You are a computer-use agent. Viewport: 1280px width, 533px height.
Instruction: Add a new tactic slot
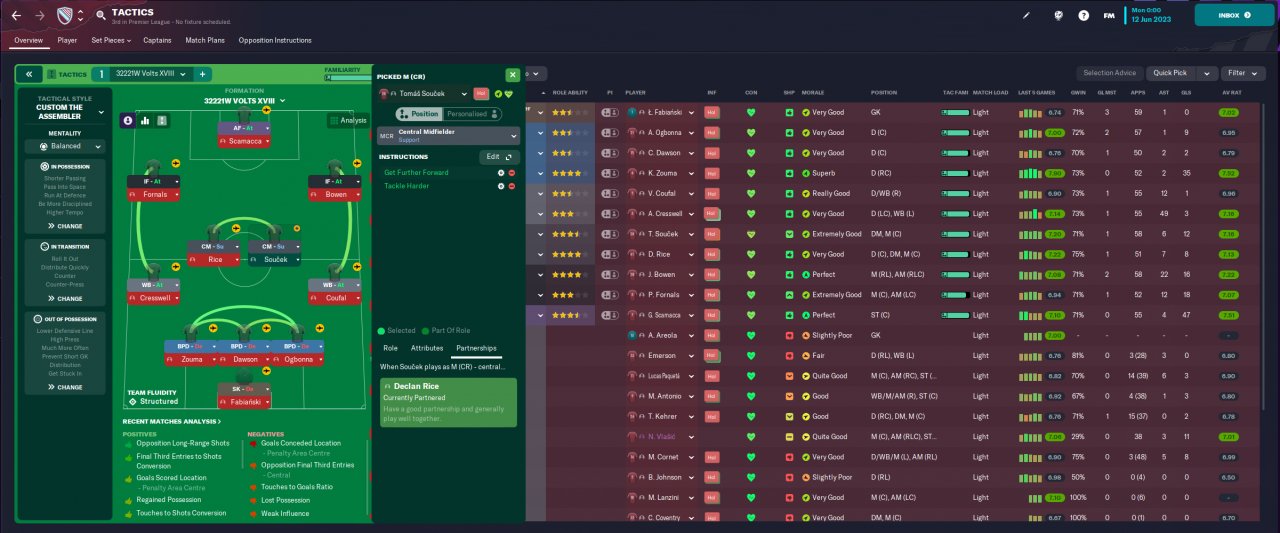point(202,74)
